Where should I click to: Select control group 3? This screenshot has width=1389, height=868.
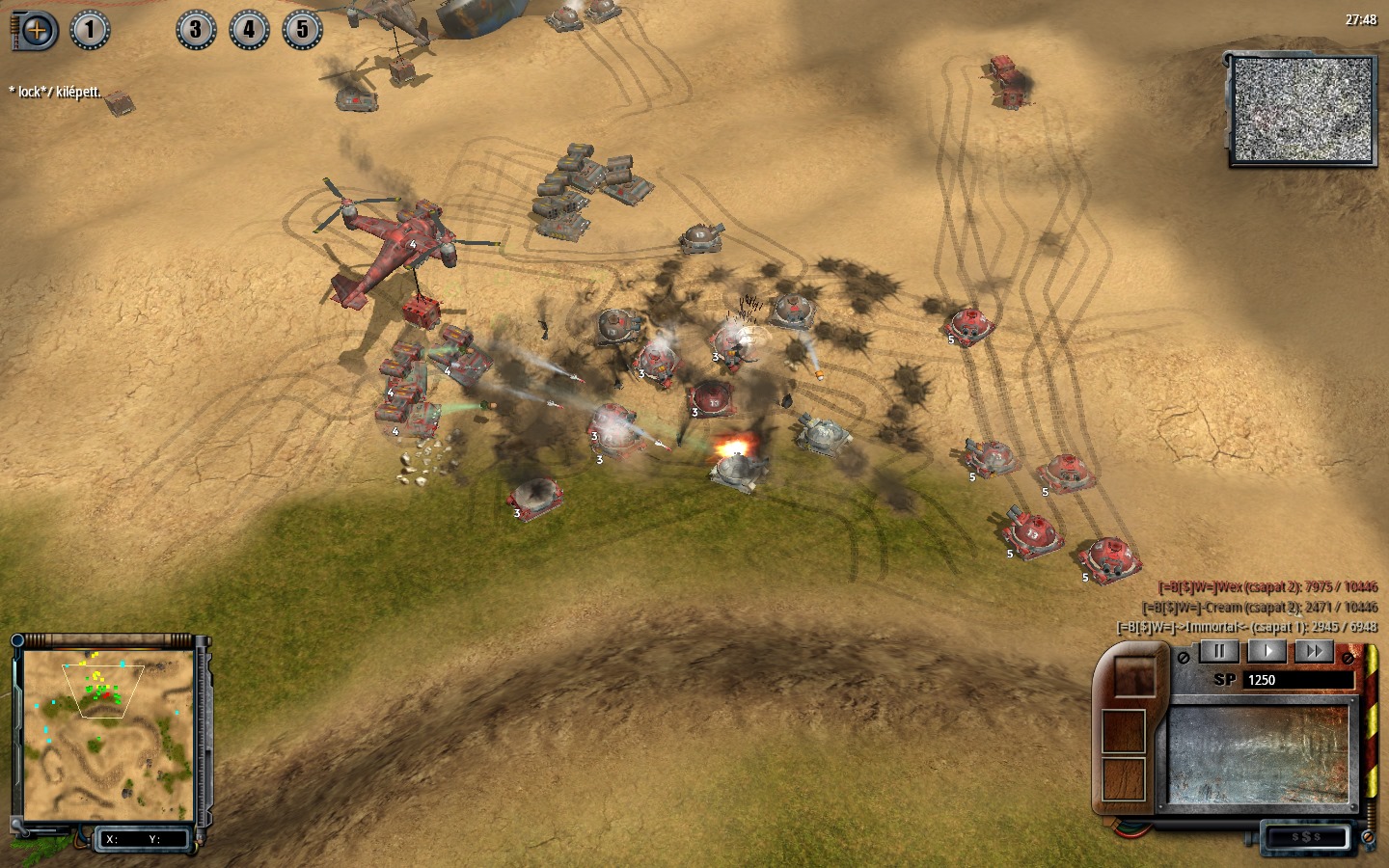(196, 30)
